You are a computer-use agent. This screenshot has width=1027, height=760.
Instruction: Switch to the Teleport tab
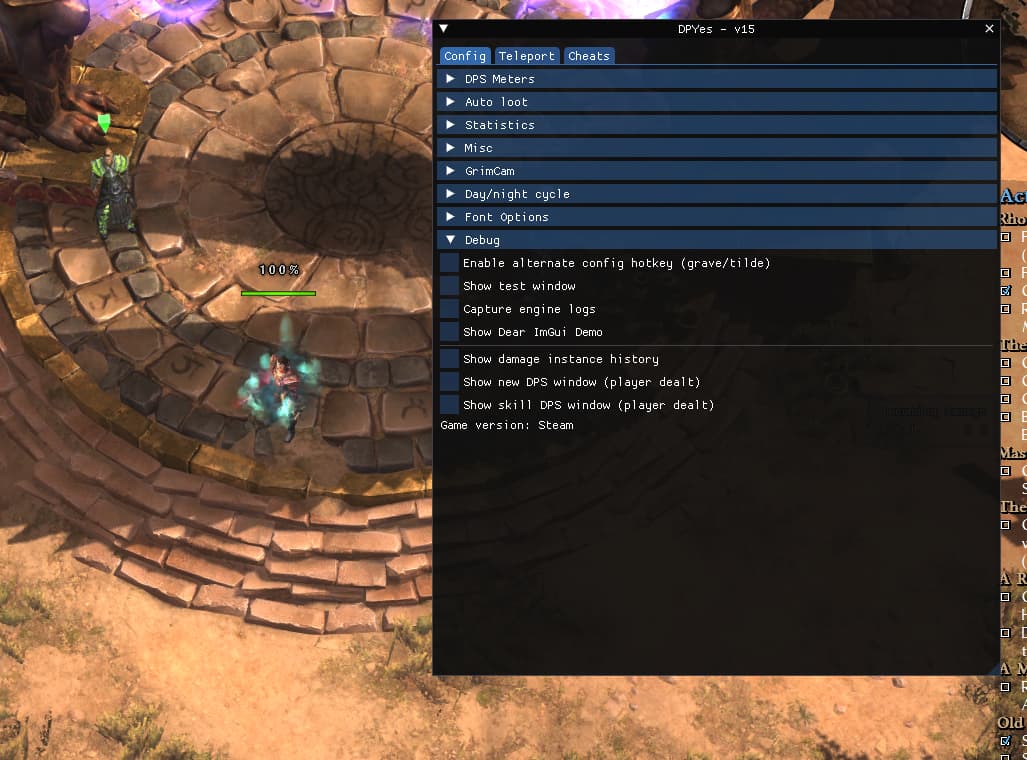[x=527, y=56]
